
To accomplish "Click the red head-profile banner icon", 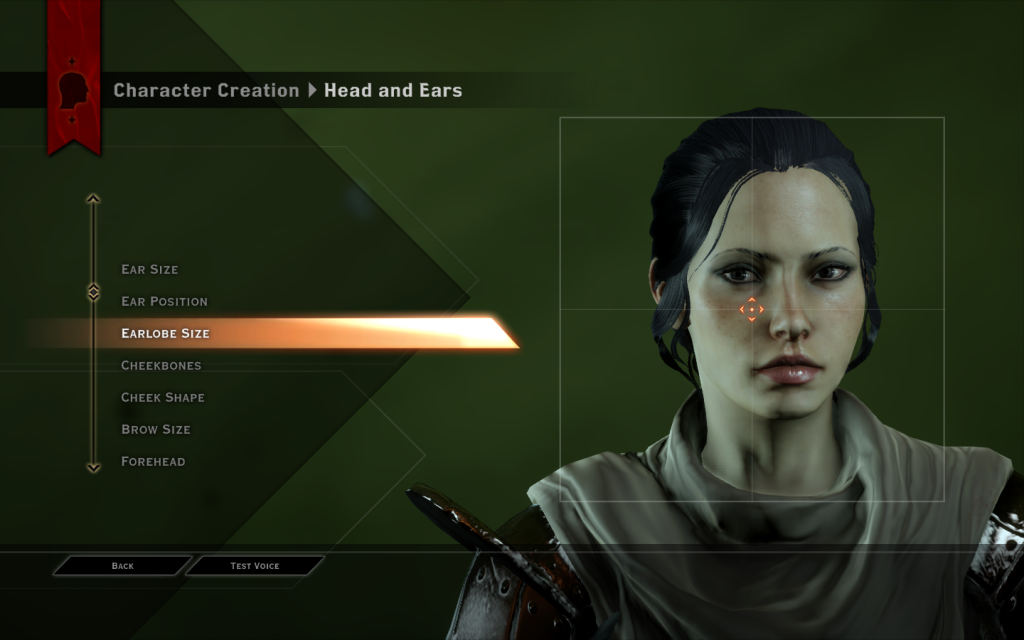I will point(74,90).
